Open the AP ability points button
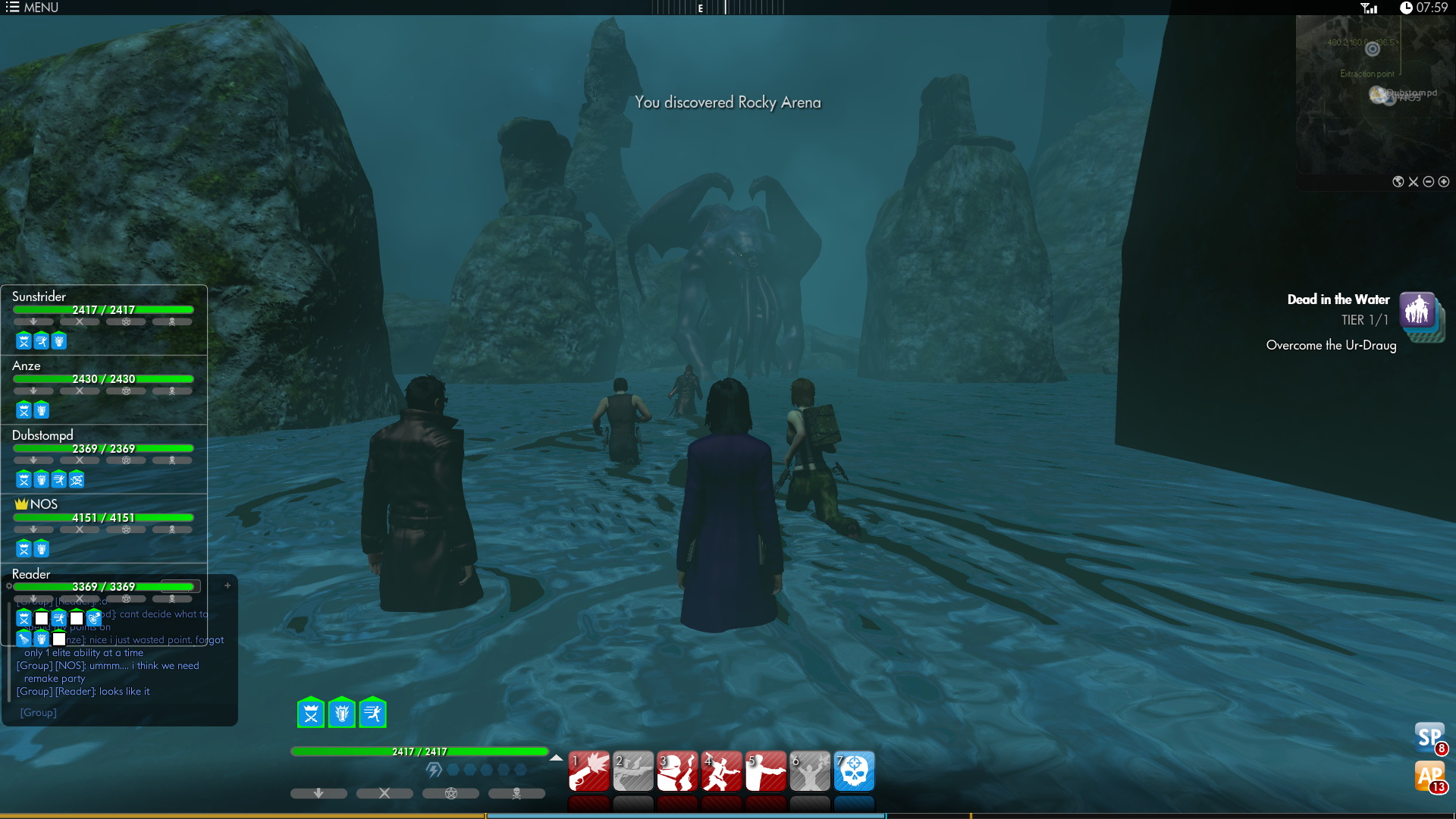 tap(1430, 777)
